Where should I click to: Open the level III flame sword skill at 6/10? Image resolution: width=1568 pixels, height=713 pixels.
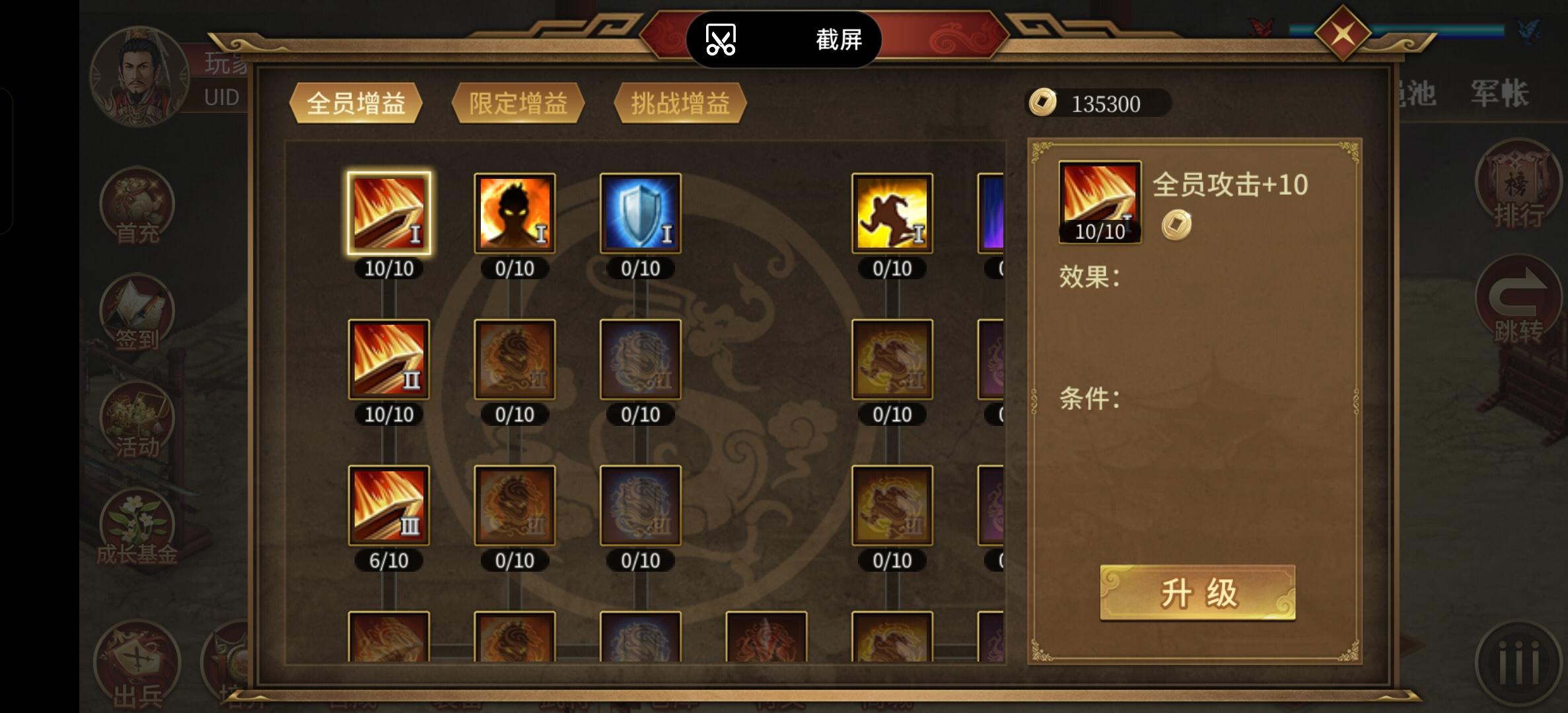pos(388,505)
